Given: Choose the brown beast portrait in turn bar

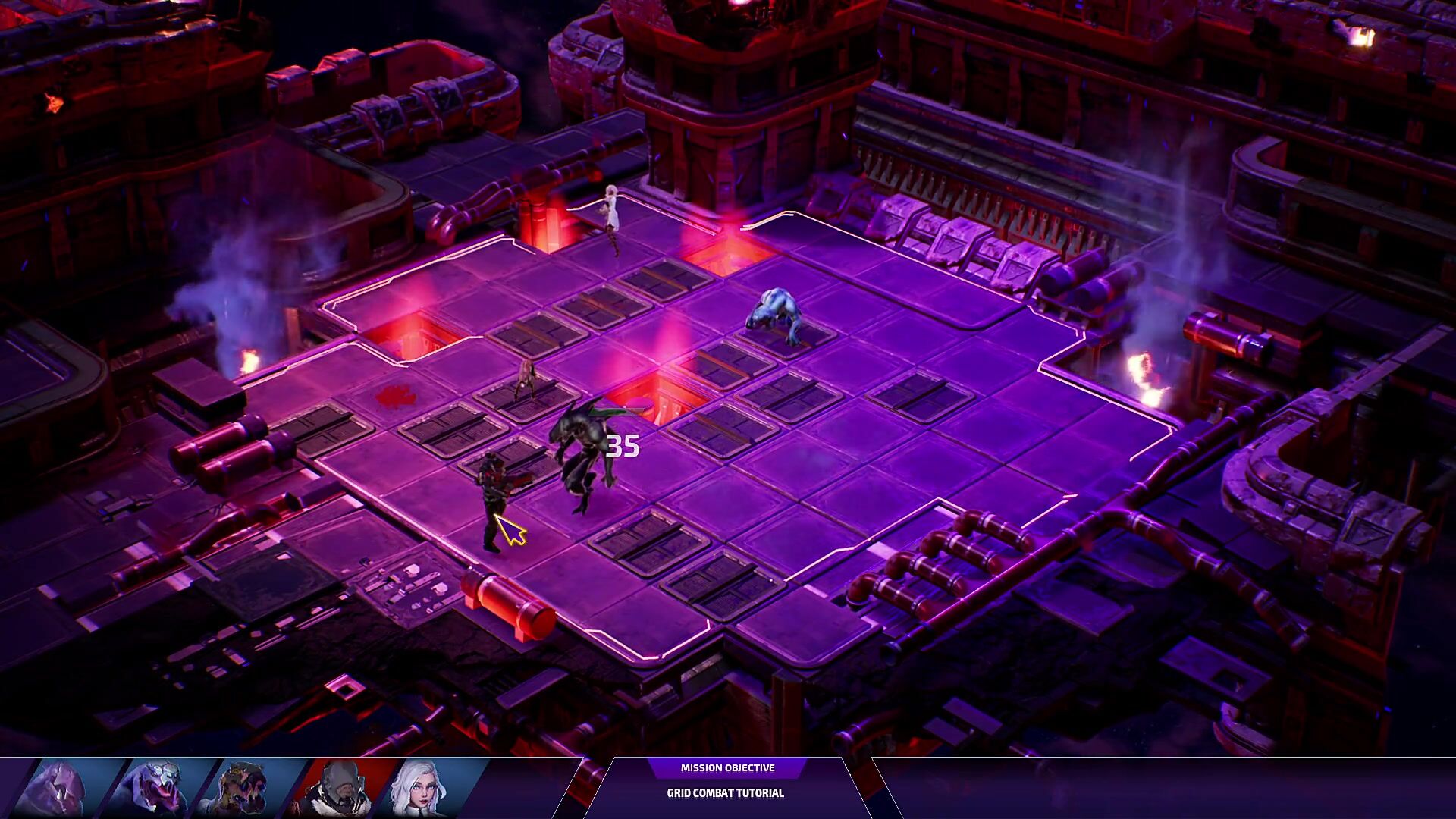Looking at the screenshot, I should click(x=244, y=789).
